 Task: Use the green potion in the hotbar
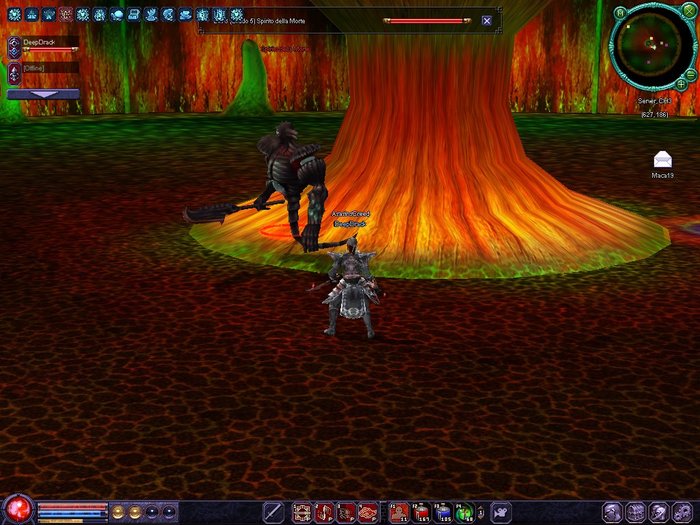coord(465,512)
